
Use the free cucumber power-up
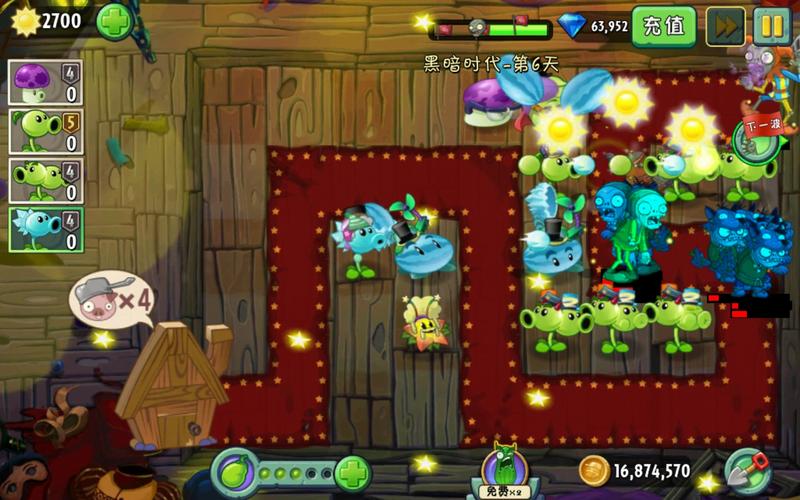[505, 470]
